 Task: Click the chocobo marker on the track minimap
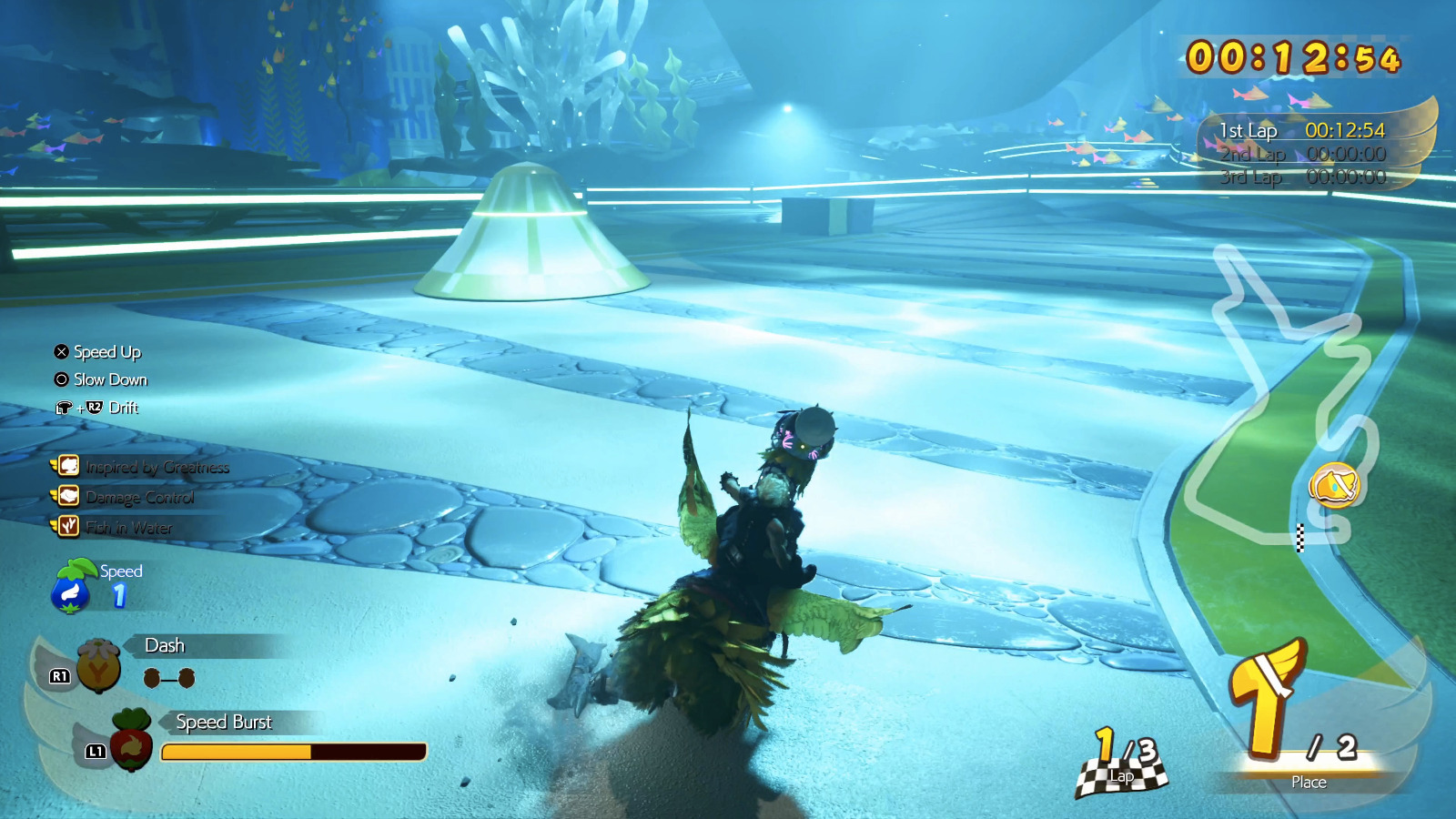coord(1334,484)
